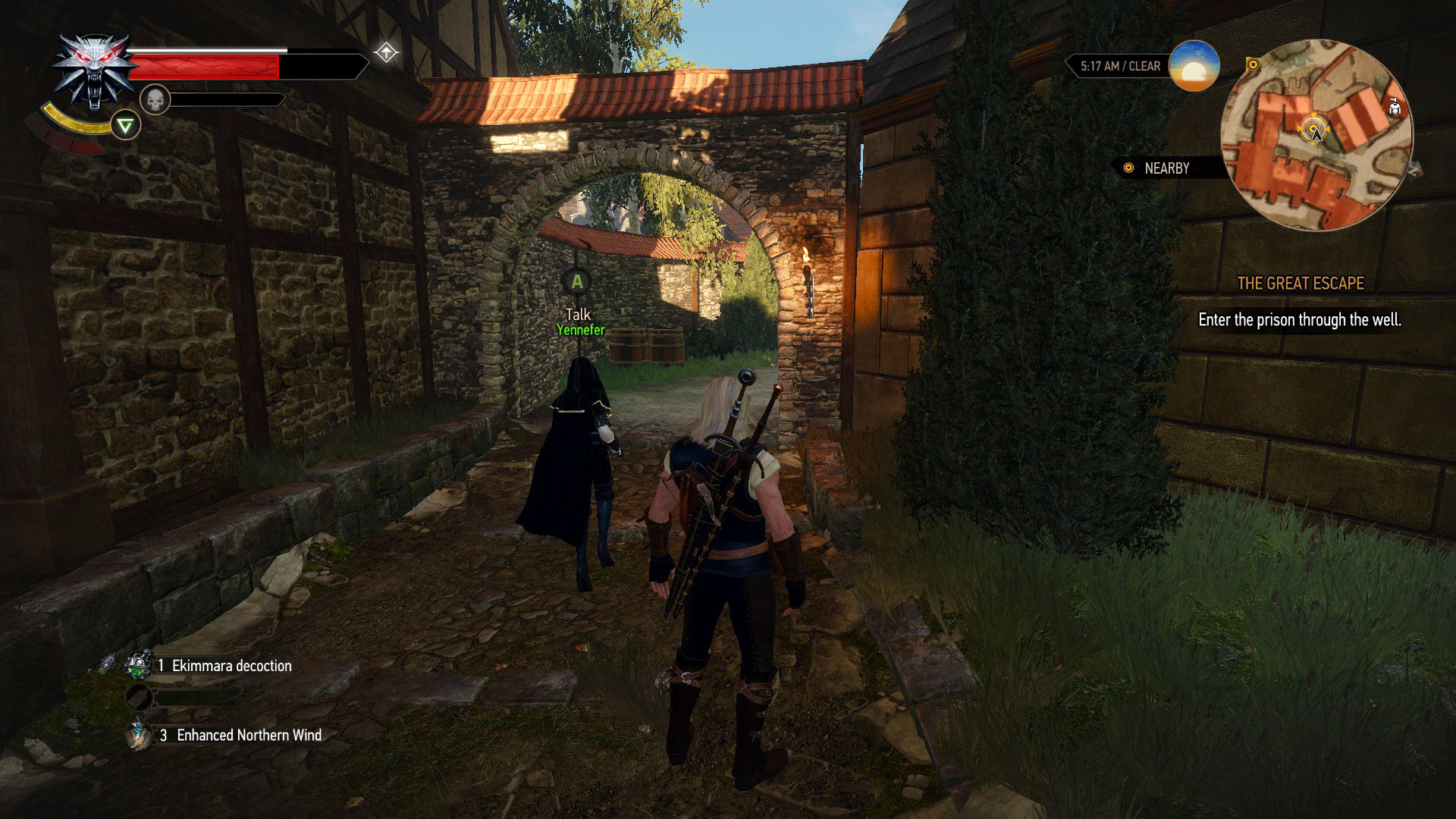Click the circular minimap
Screen dimensions: 1456x819
coord(1316,135)
